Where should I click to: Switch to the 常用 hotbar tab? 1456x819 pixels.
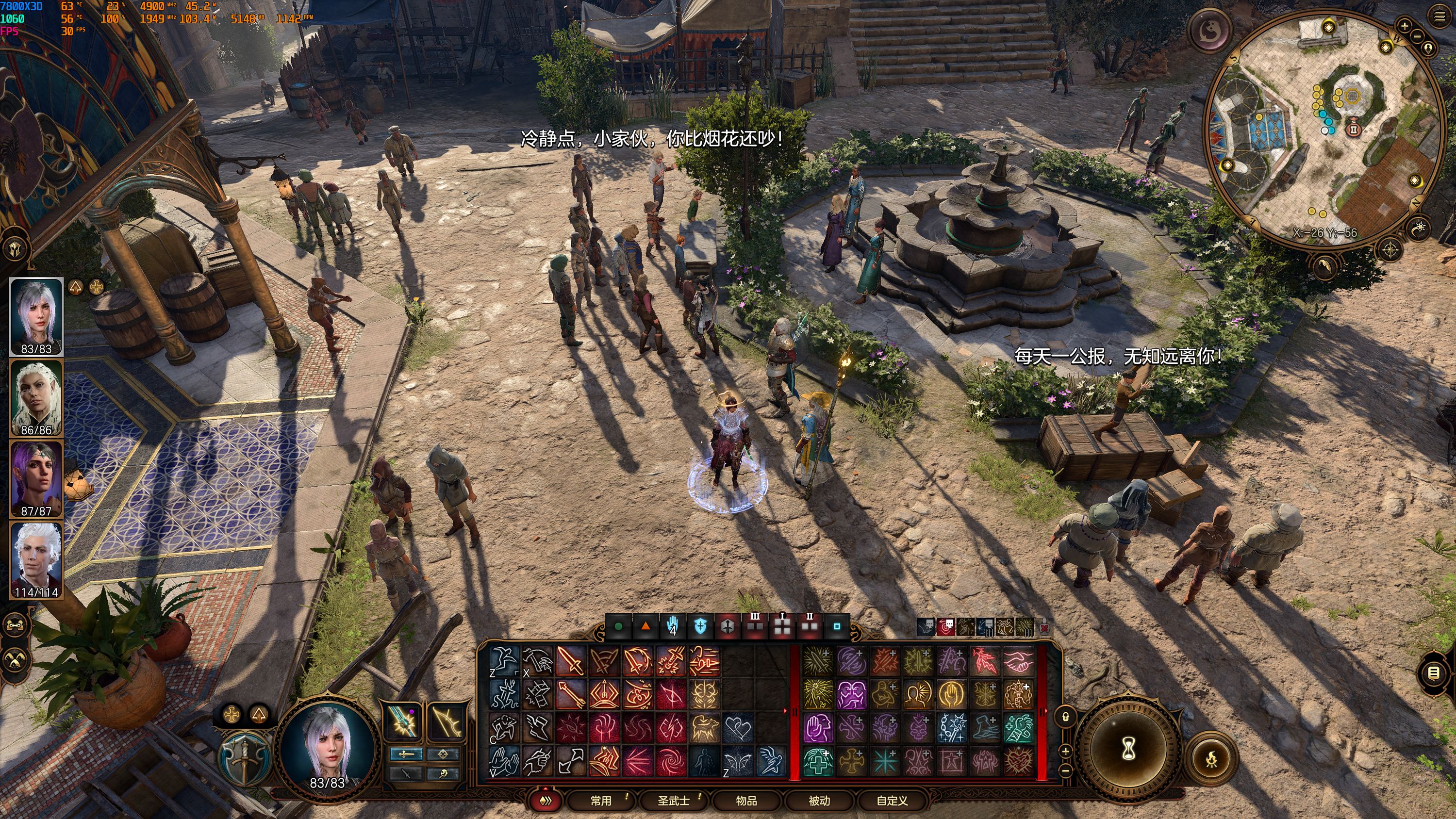(601, 801)
